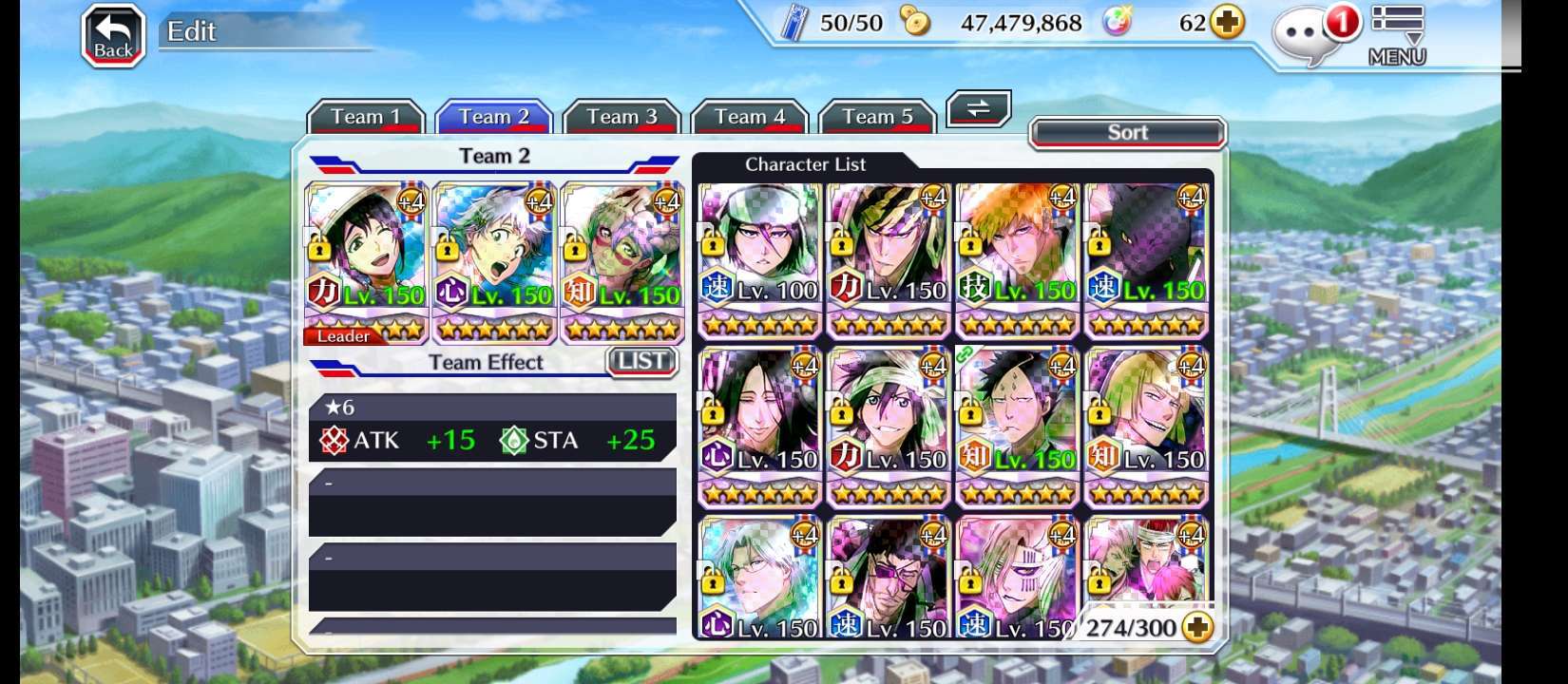Click the swap arrows button beside team tabs
The width and height of the screenshot is (1568, 684).
point(978,108)
